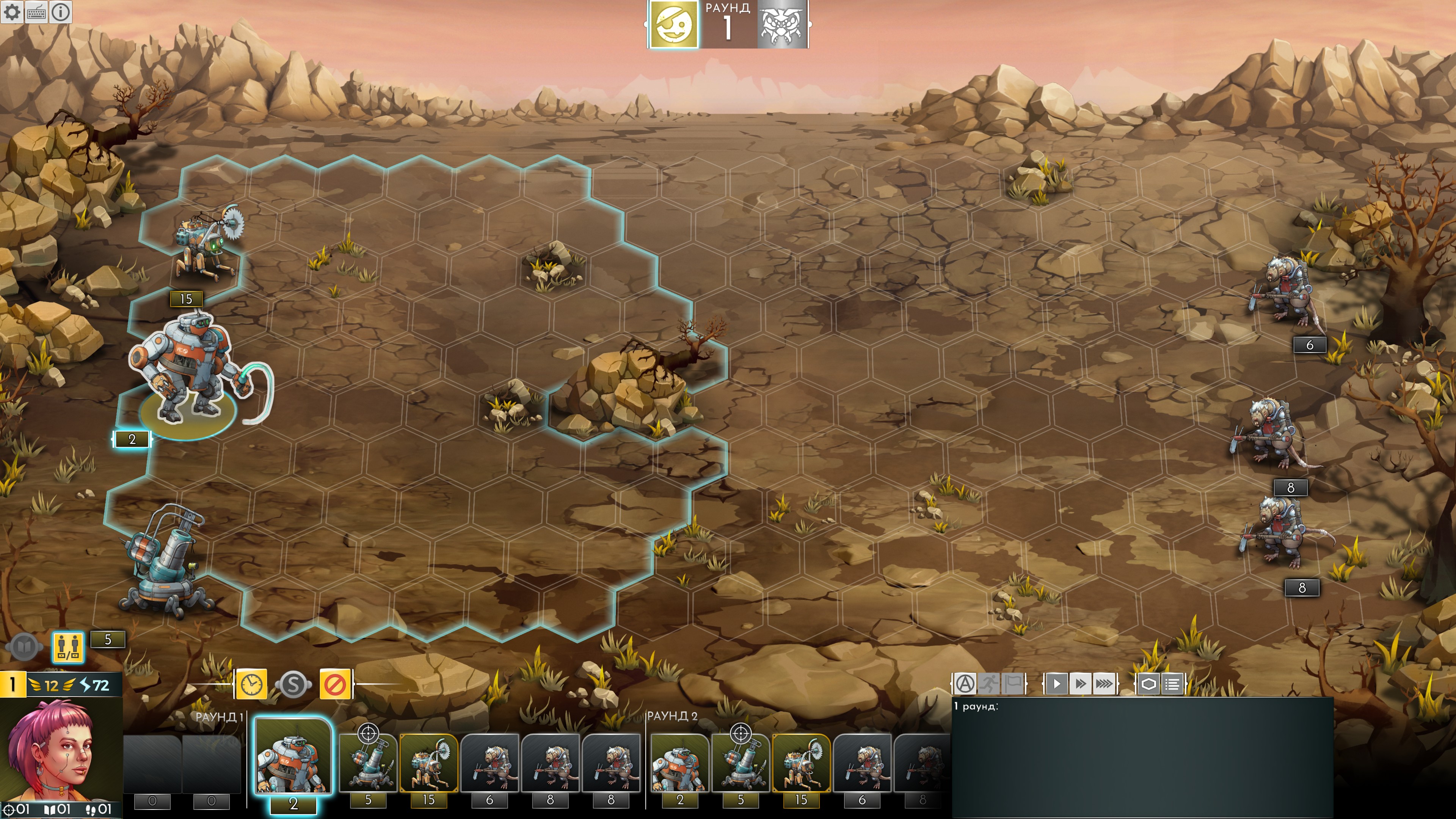Image resolution: width=1456 pixels, height=819 pixels.
Task: Toggle the hexagon grid display button
Action: click(1148, 684)
